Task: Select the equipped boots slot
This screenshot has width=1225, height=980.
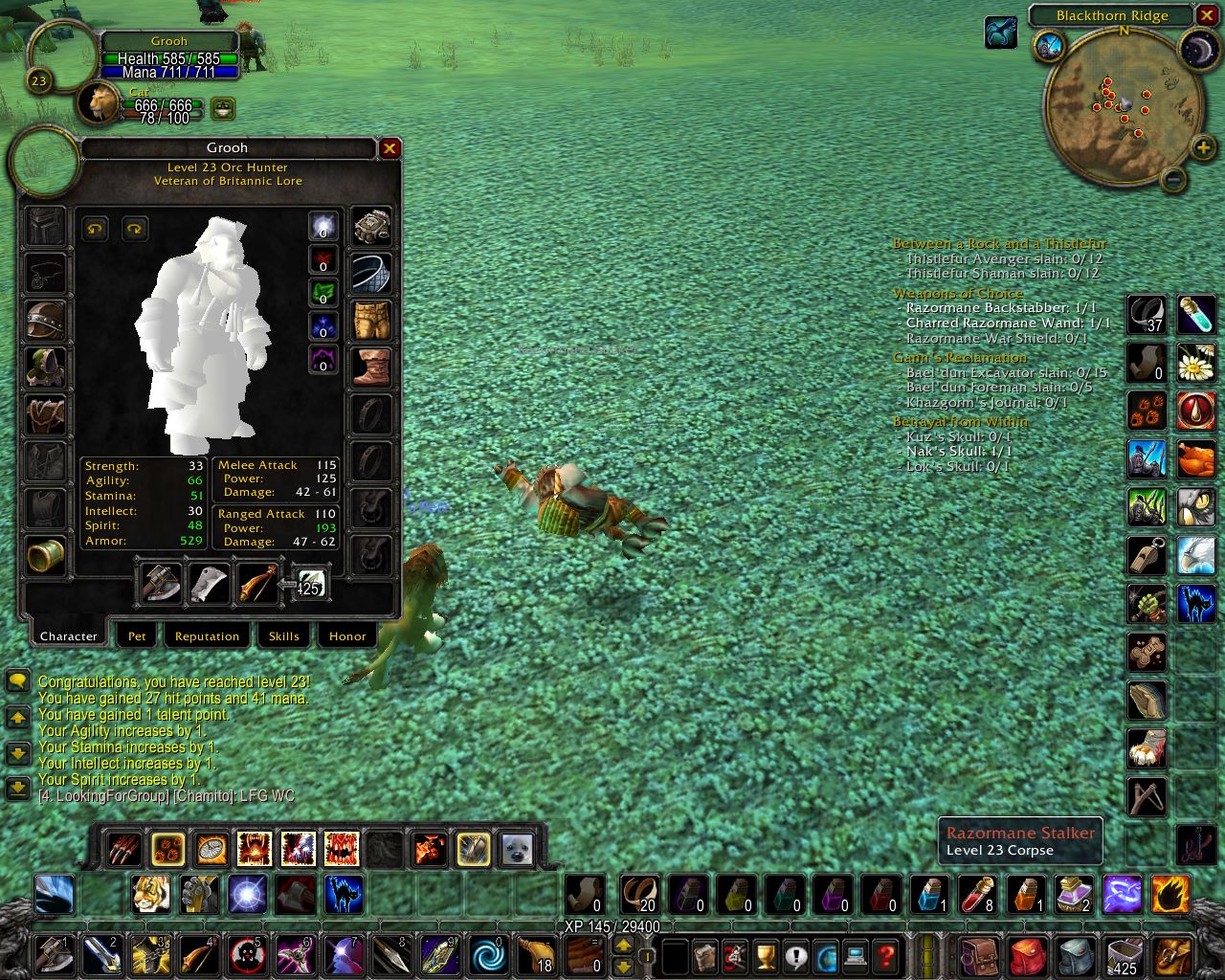Action: click(x=371, y=367)
